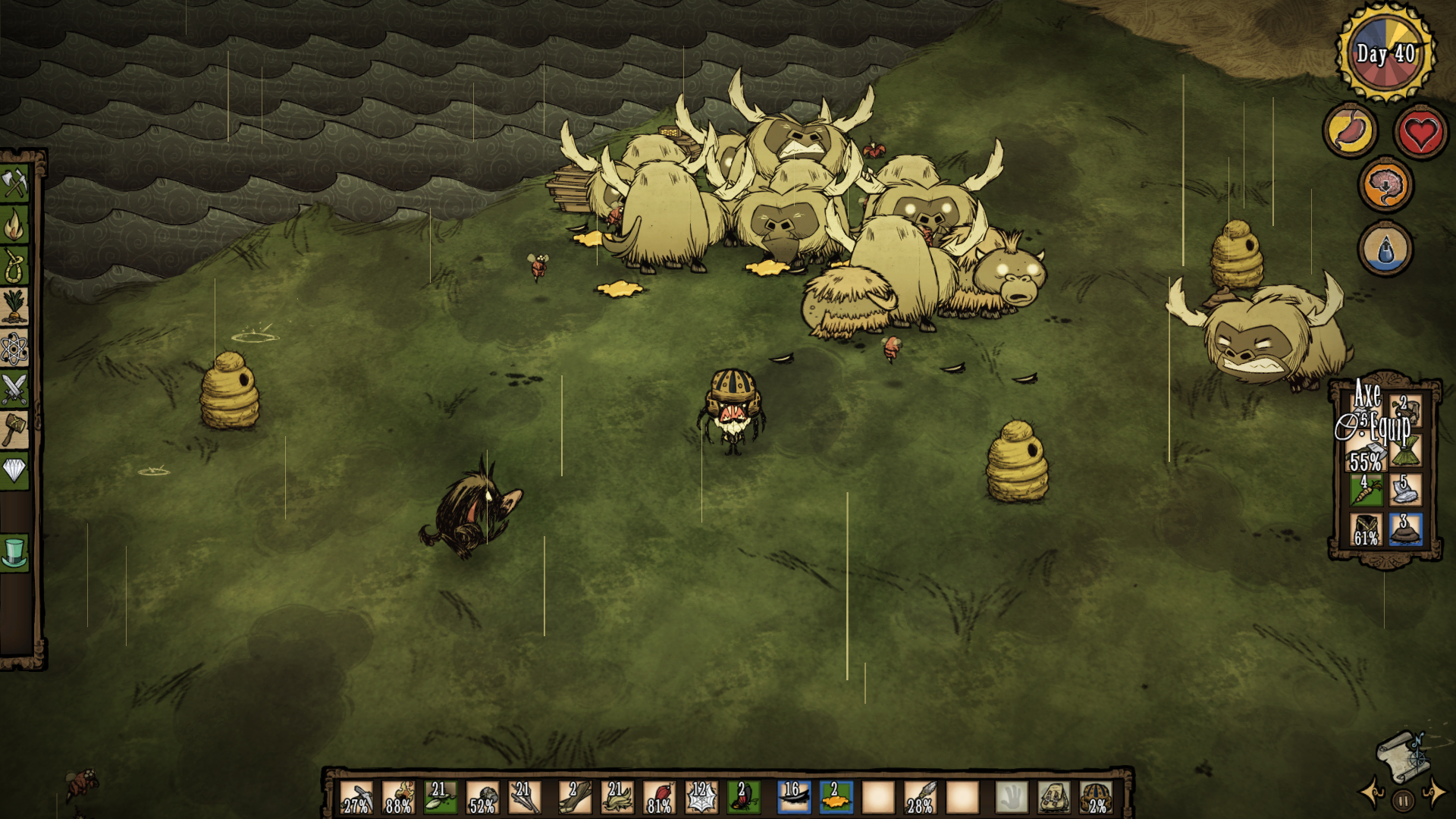This screenshot has height=819, width=1456.
Task: Select the torch slot at 88%
Action: tap(399, 798)
